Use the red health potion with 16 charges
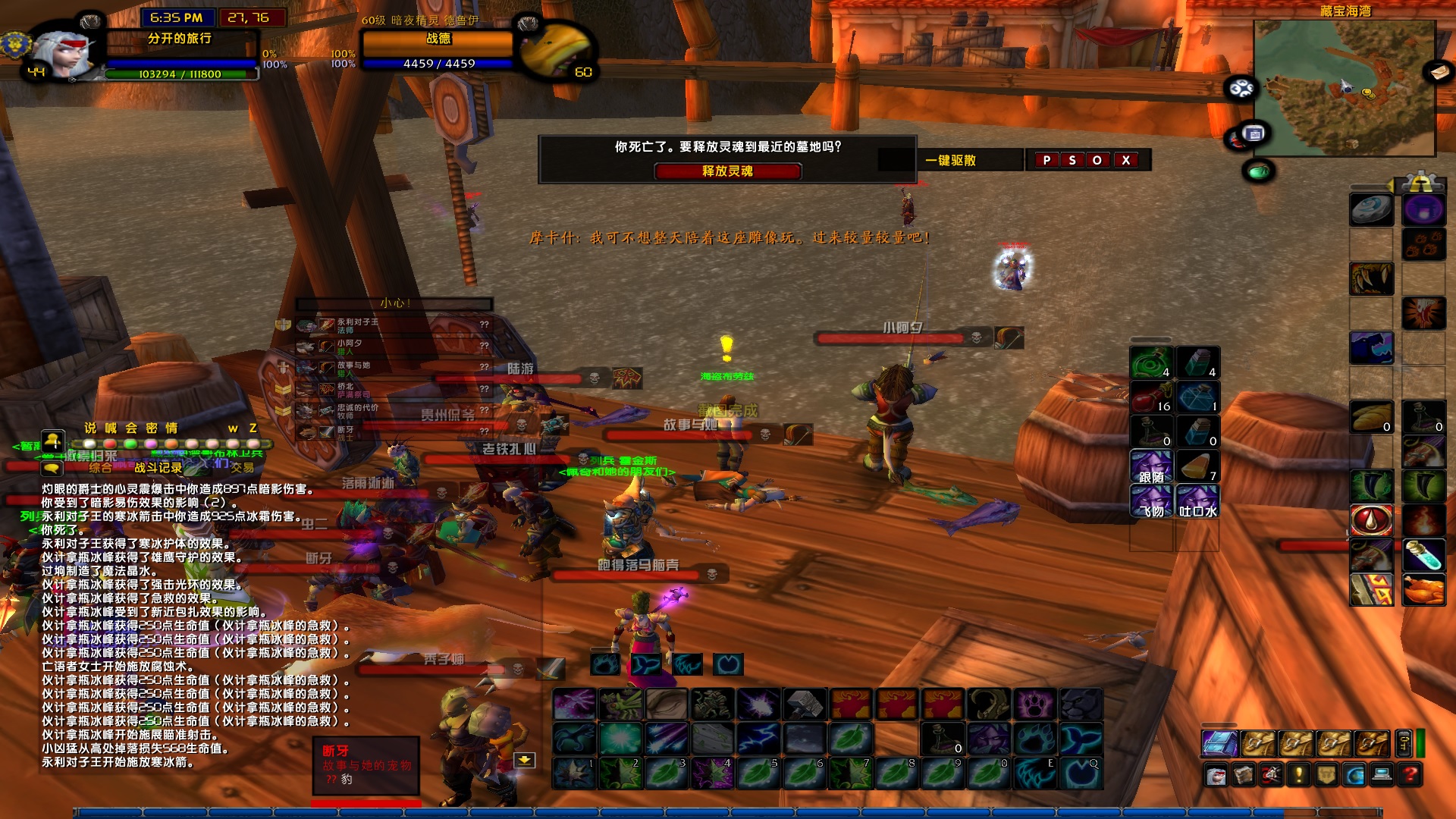This screenshot has height=819, width=1456. point(1152,397)
